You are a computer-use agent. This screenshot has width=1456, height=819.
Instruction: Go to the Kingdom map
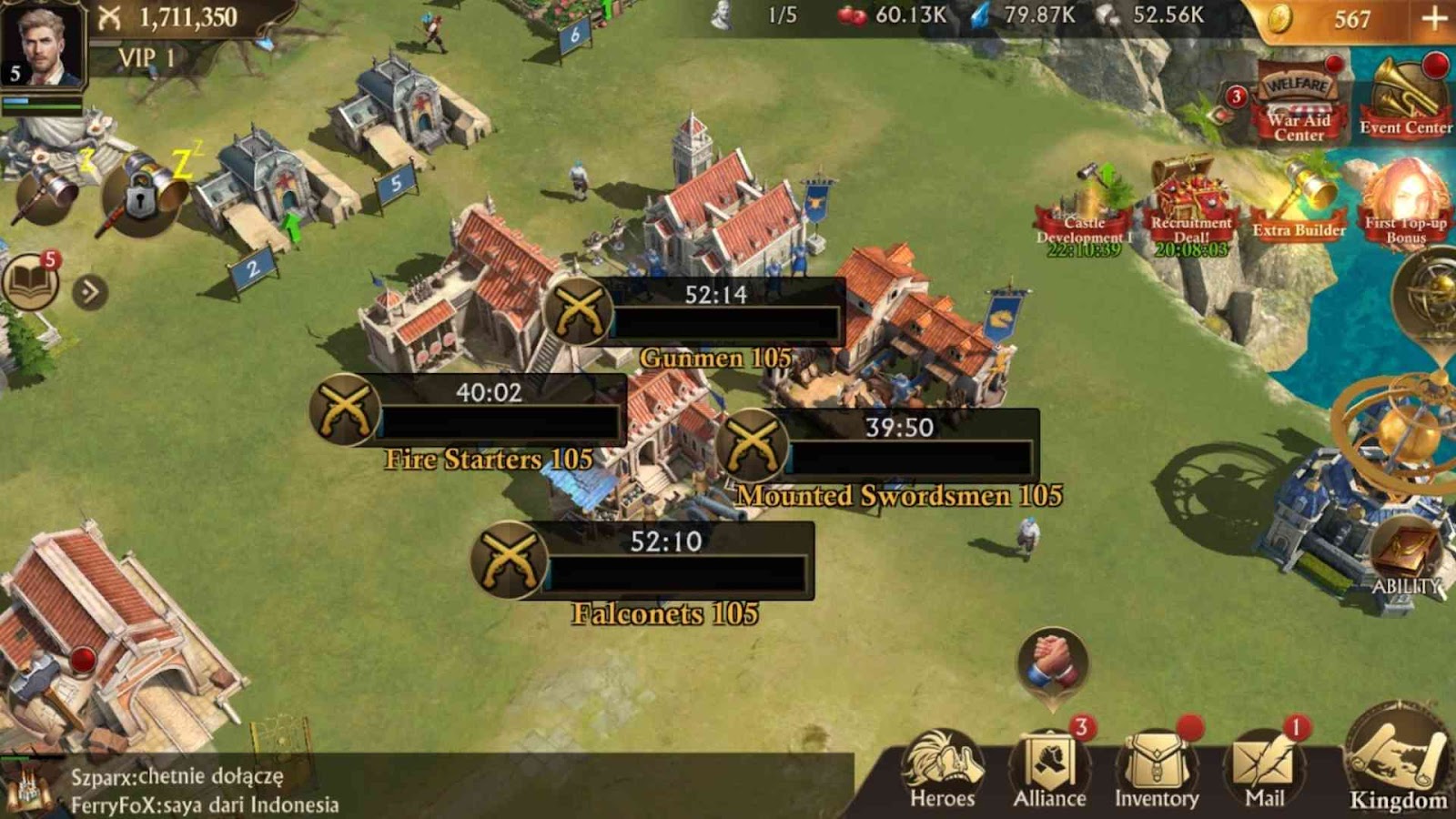pos(1398,764)
